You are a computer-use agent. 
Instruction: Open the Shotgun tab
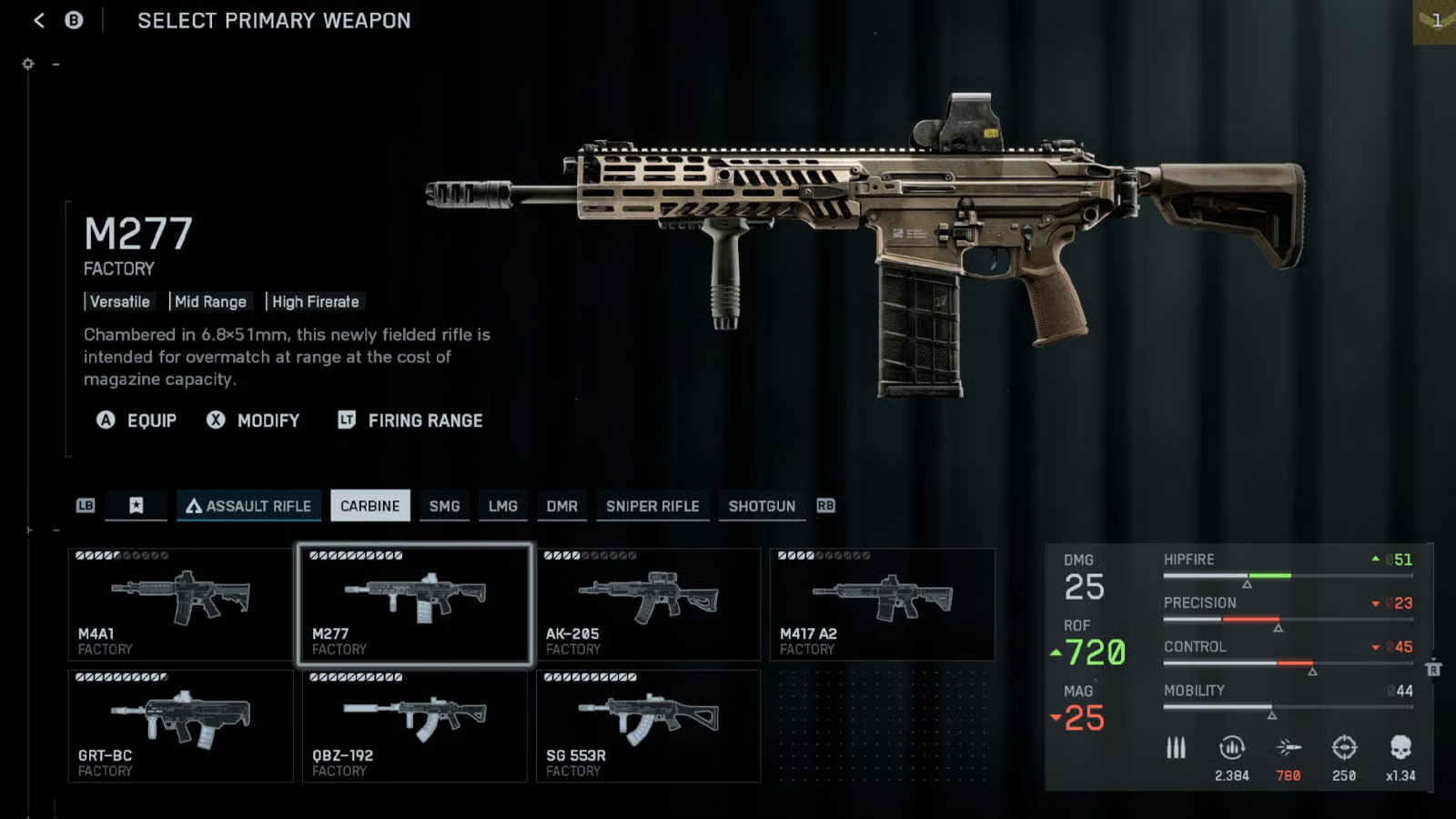point(762,506)
